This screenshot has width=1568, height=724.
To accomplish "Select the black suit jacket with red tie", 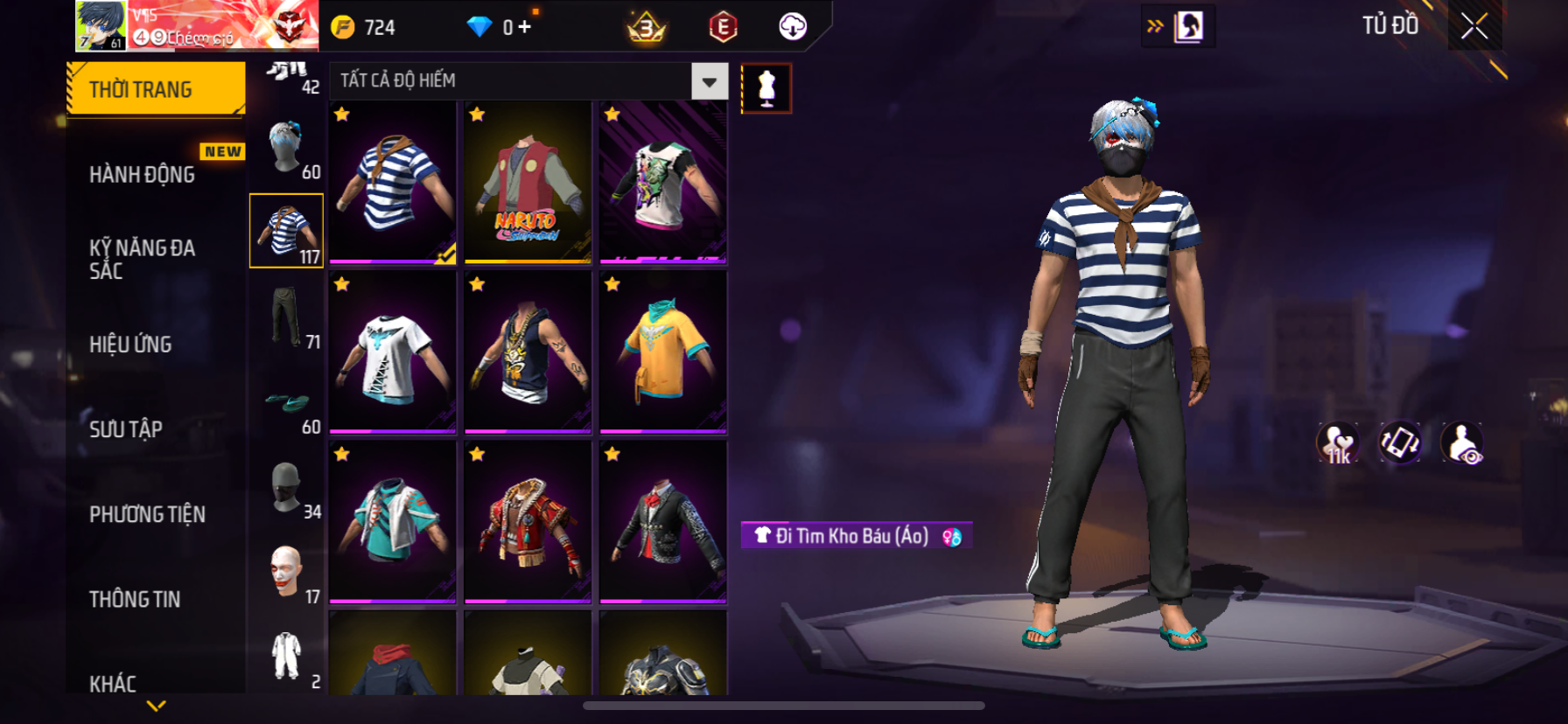I will tap(662, 522).
